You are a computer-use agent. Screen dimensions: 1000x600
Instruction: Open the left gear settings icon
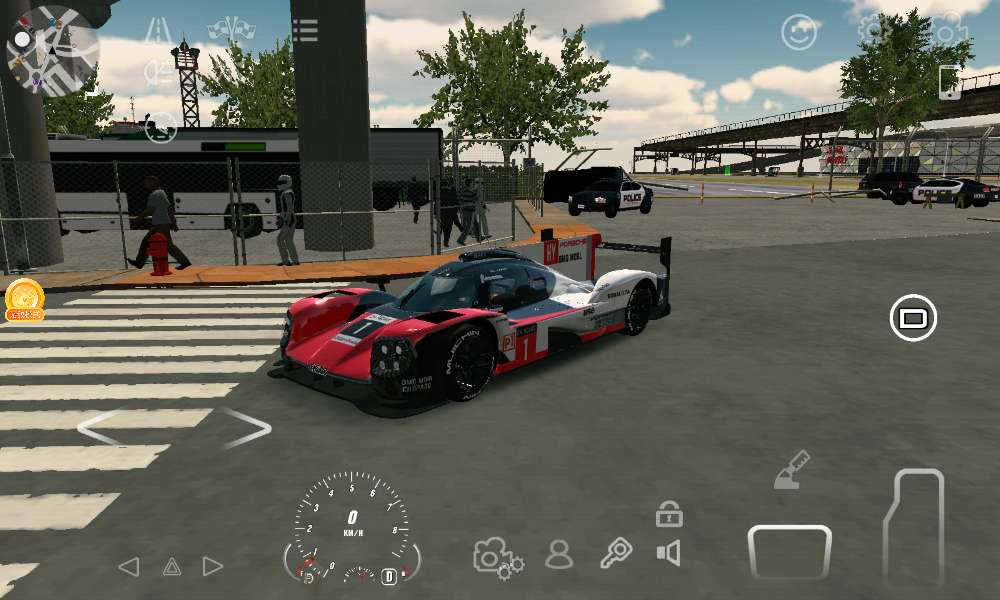[874, 28]
